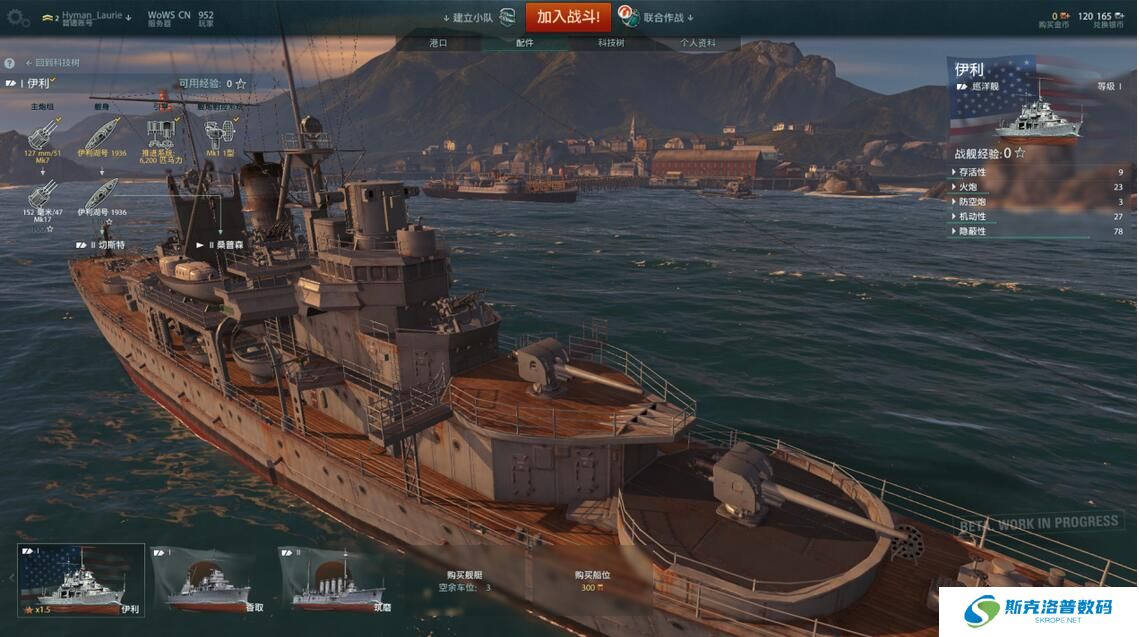Buy a port slot with 购买船位
This screenshot has height=637, width=1139.
click(592, 581)
